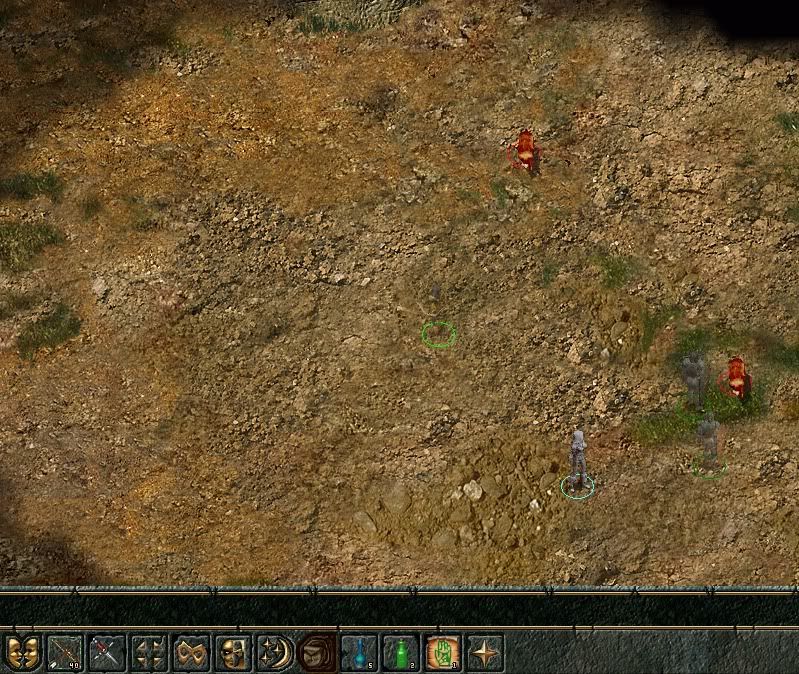Click the brown hooded figure icon
The image size is (799, 674).
pos(318,653)
